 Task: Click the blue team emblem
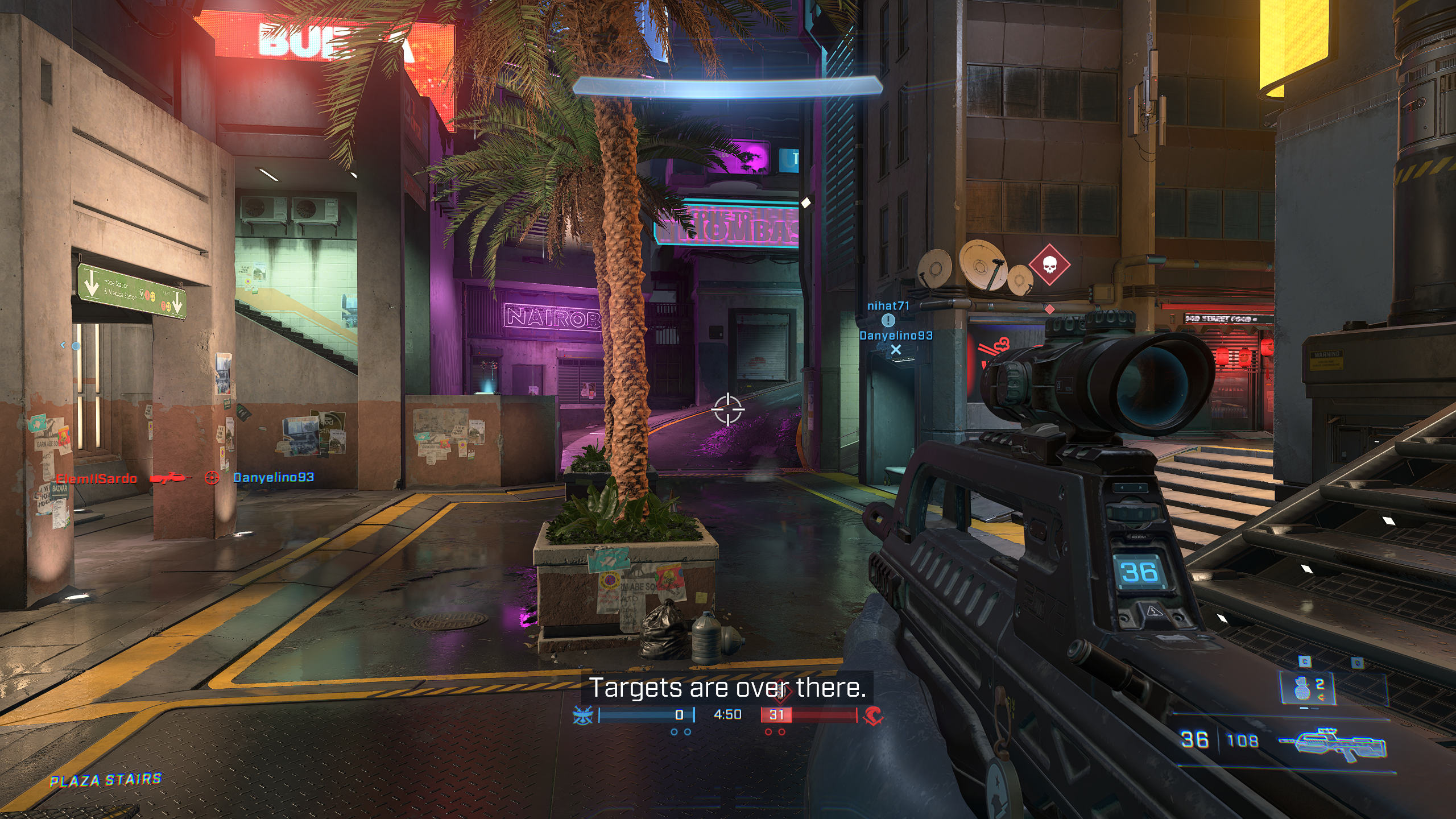(x=583, y=715)
